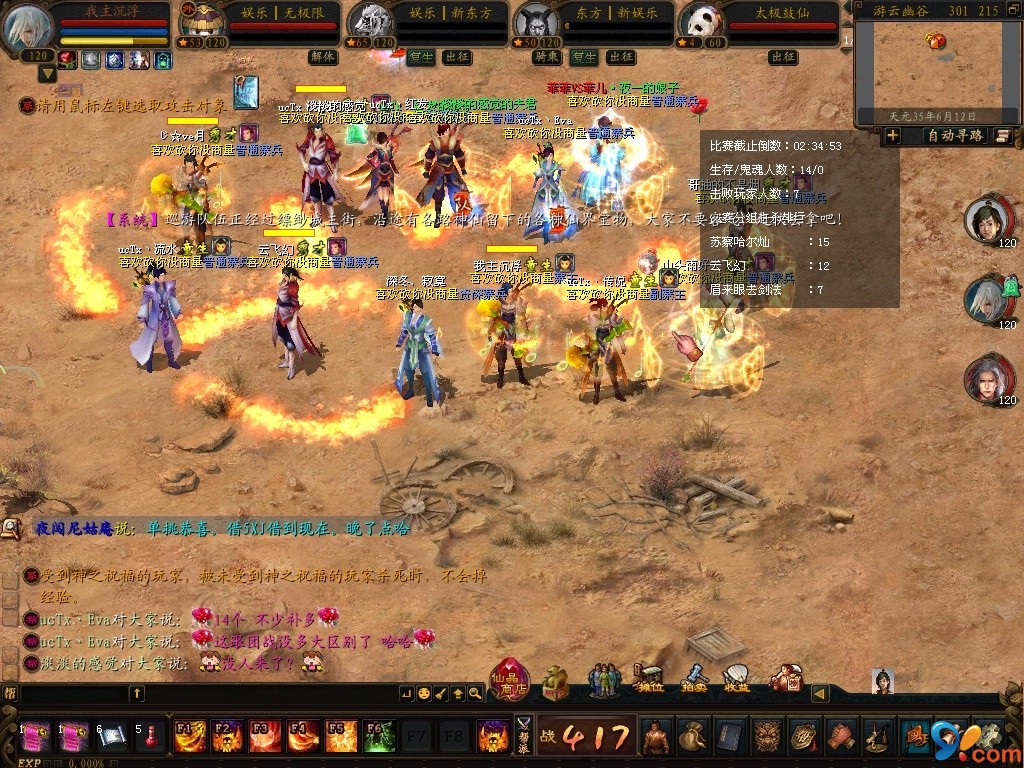Click the plus button below the minimap
1024x768 pixels.
[893, 136]
